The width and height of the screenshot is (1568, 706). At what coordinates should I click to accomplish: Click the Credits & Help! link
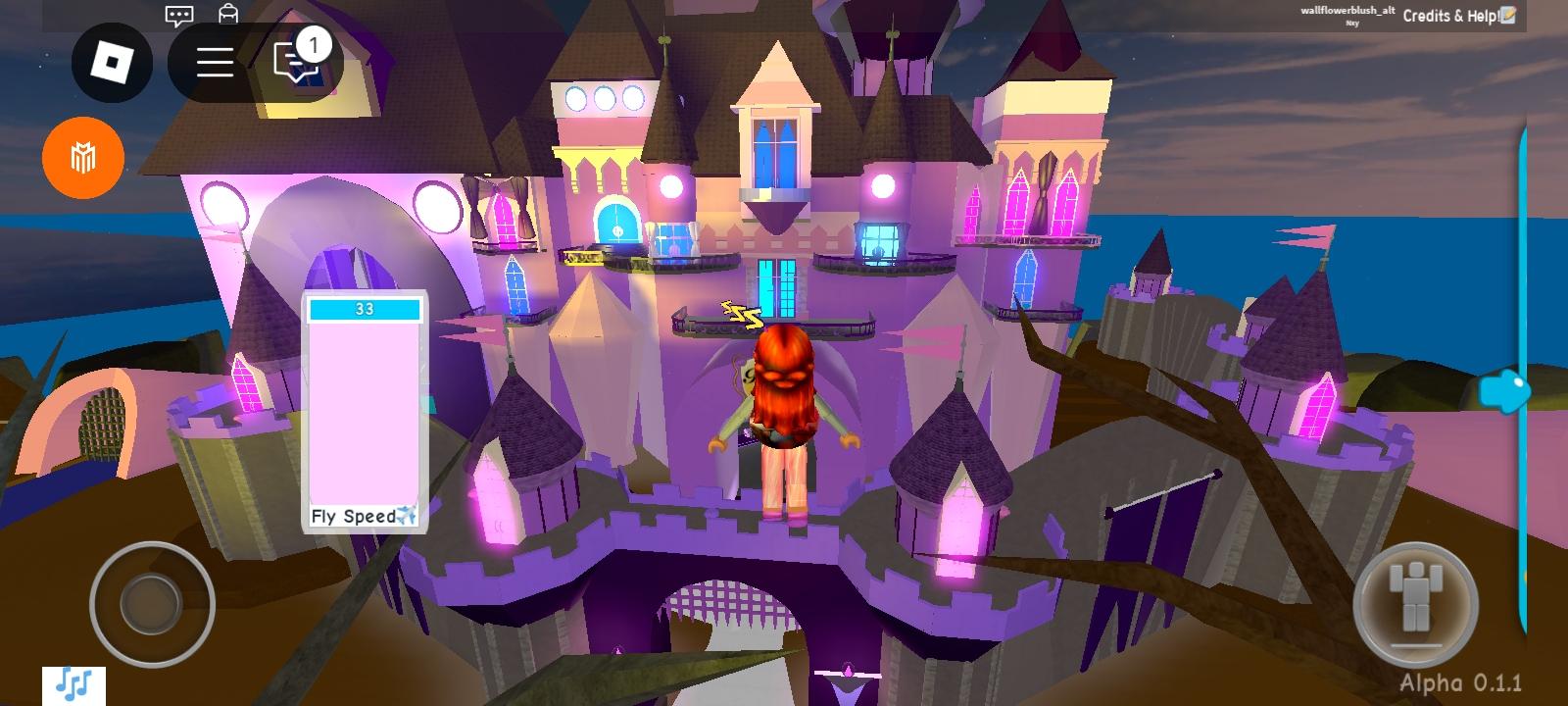pyautogui.click(x=1447, y=16)
